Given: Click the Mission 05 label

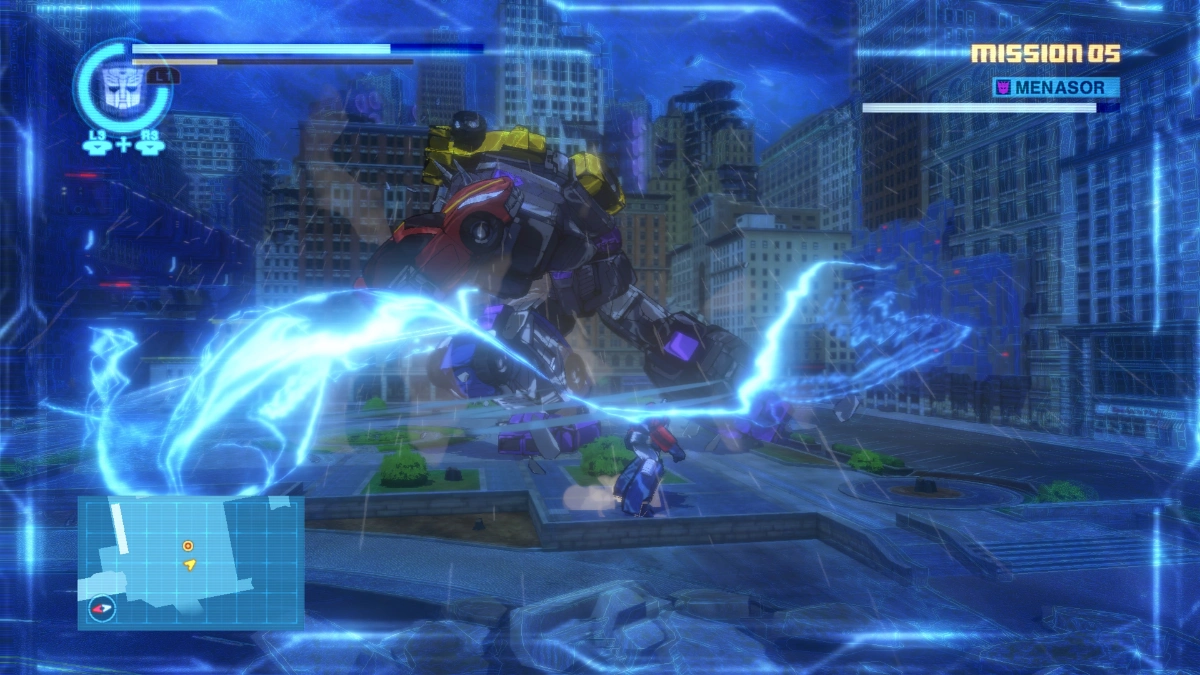Looking at the screenshot, I should [1045, 54].
